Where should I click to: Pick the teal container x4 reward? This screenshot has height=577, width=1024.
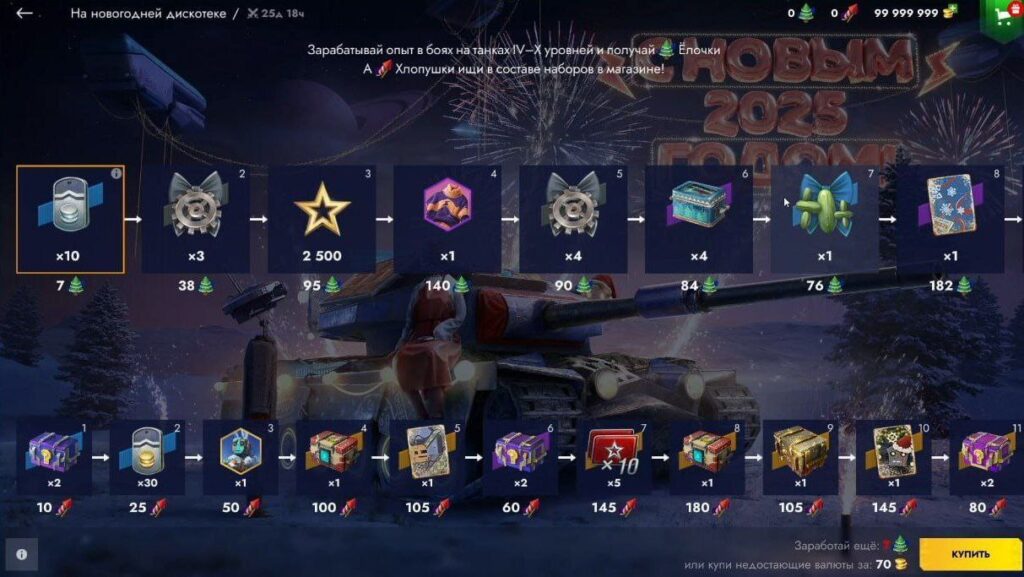click(x=699, y=219)
